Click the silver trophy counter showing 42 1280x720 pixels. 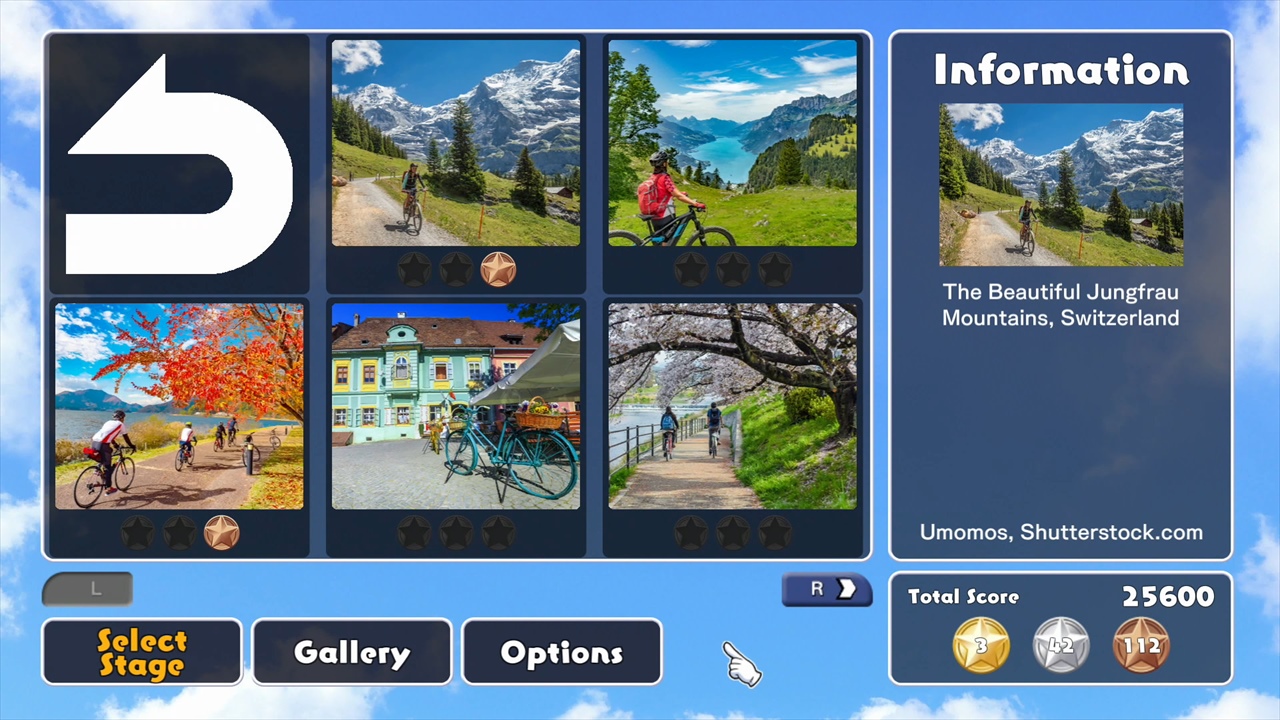(1060, 645)
